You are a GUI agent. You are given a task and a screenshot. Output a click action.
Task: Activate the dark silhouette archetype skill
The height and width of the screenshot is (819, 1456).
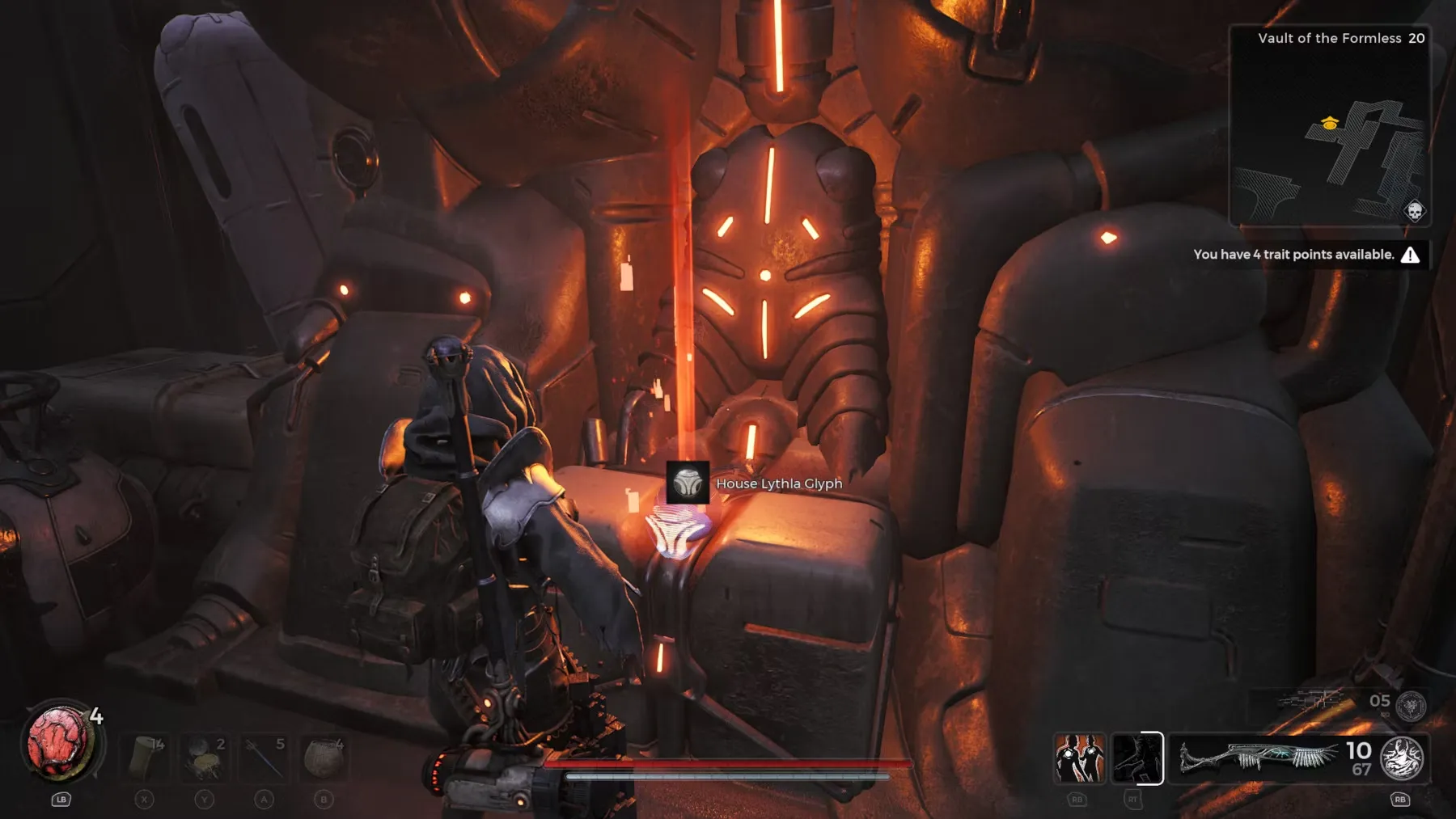pyautogui.click(x=1136, y=758)
